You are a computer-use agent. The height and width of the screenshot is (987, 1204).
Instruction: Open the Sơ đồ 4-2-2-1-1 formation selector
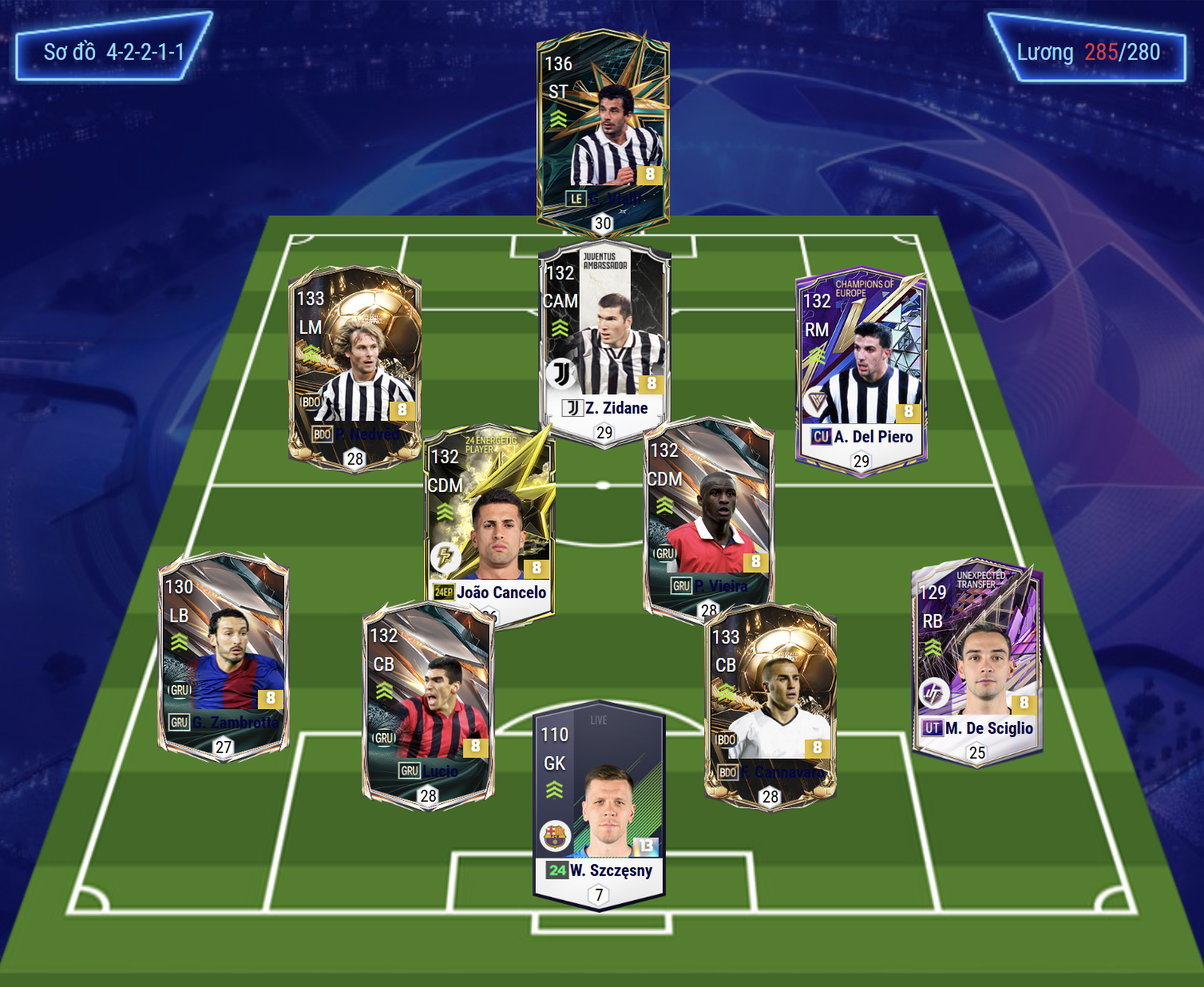(x=113, y=52)
